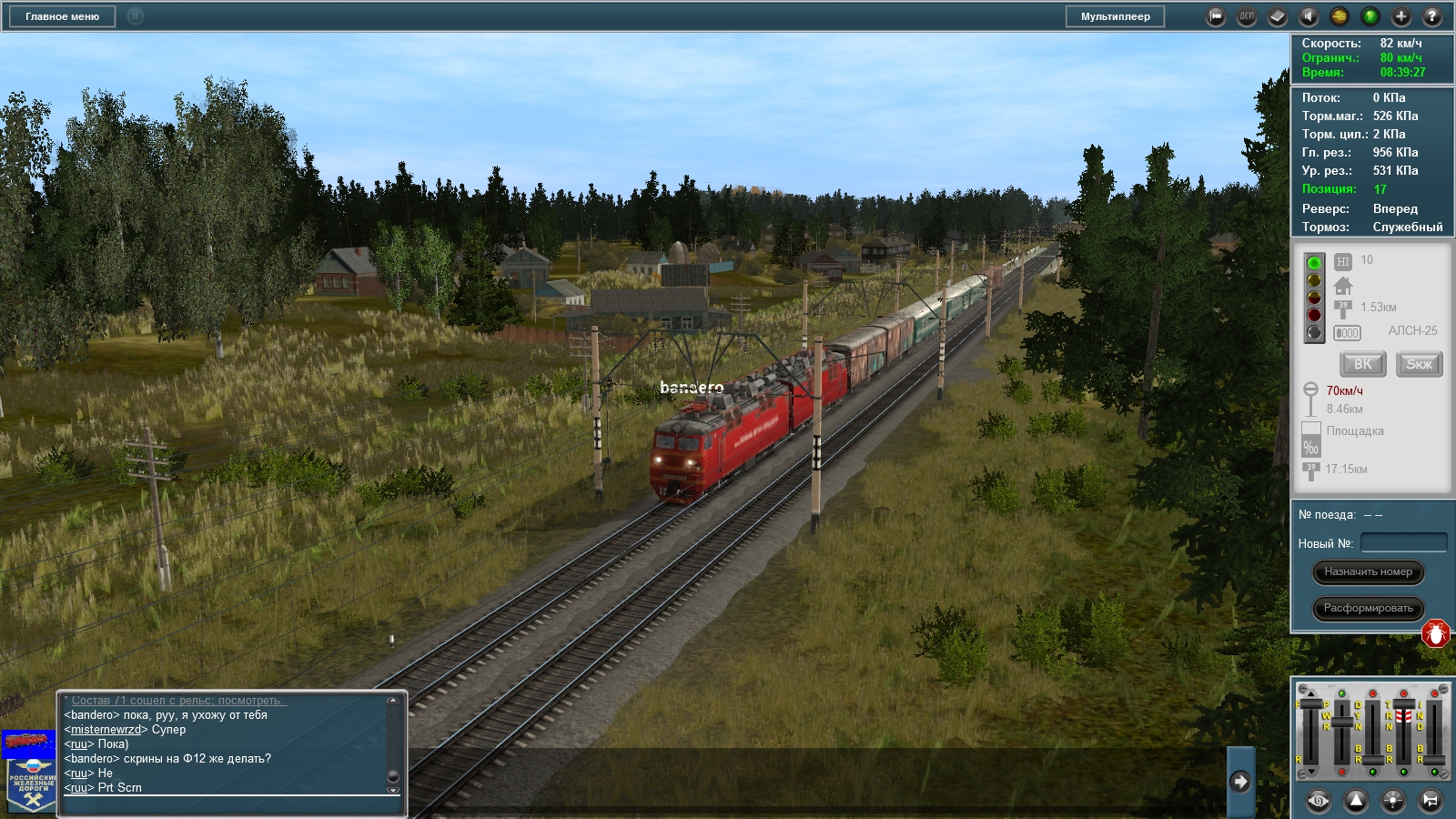Click the derailment notice link in chat
The height and width of the screenshot is (819, 1456).
[x=178, y=701]
